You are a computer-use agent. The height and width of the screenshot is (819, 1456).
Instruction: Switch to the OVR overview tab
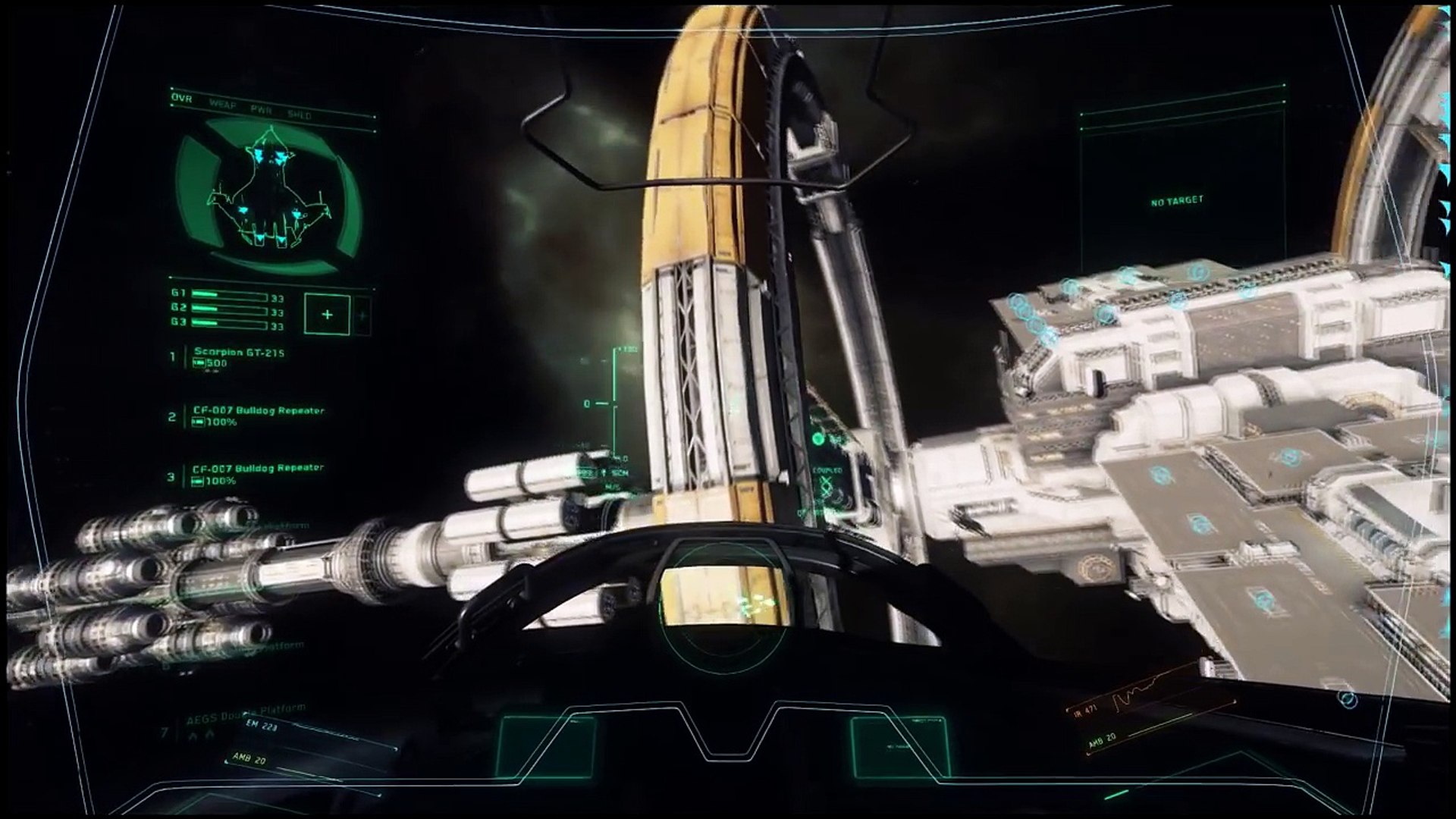(x=182, y=99)
